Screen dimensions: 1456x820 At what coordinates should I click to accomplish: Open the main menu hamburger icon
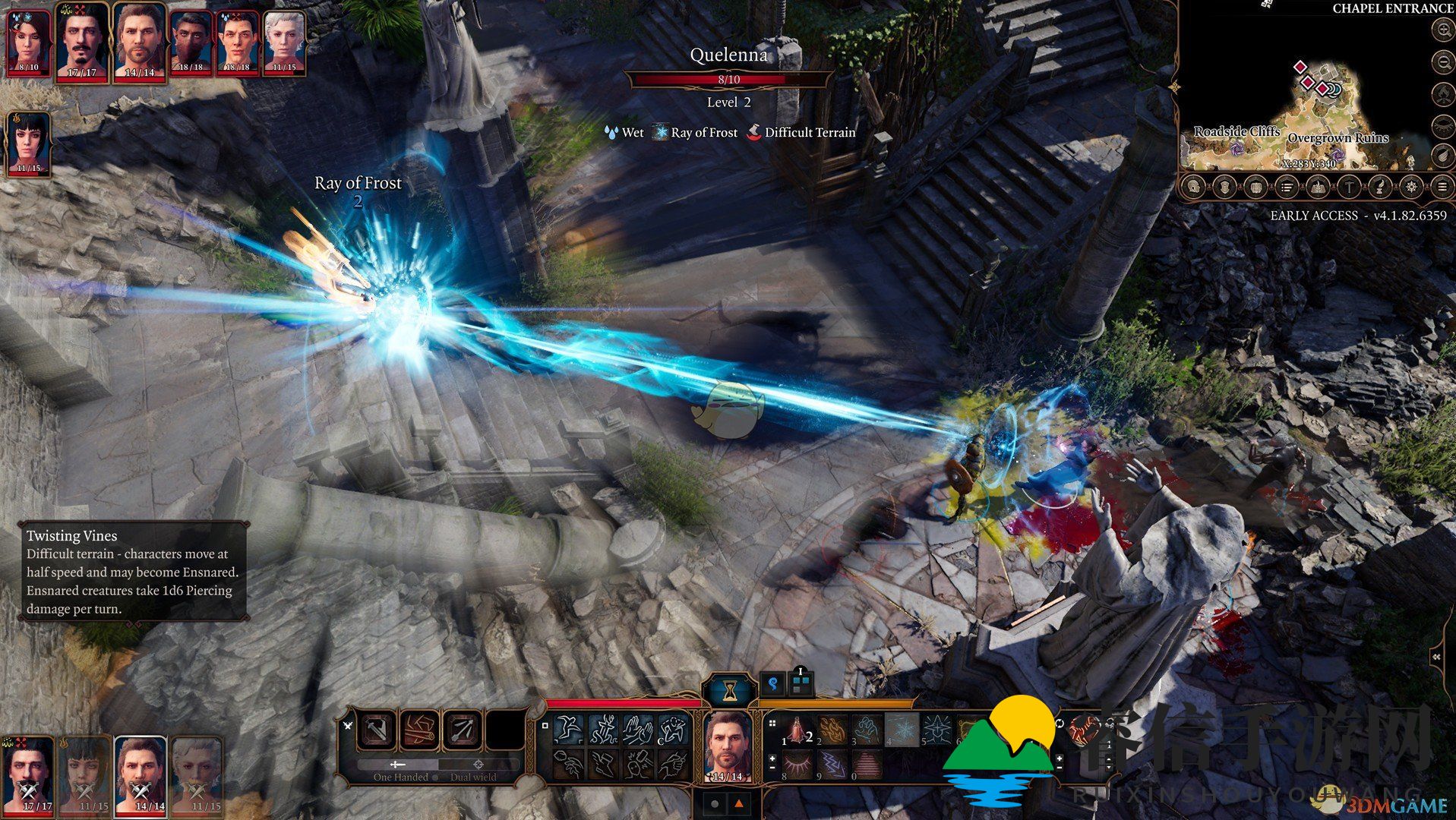1442,186
